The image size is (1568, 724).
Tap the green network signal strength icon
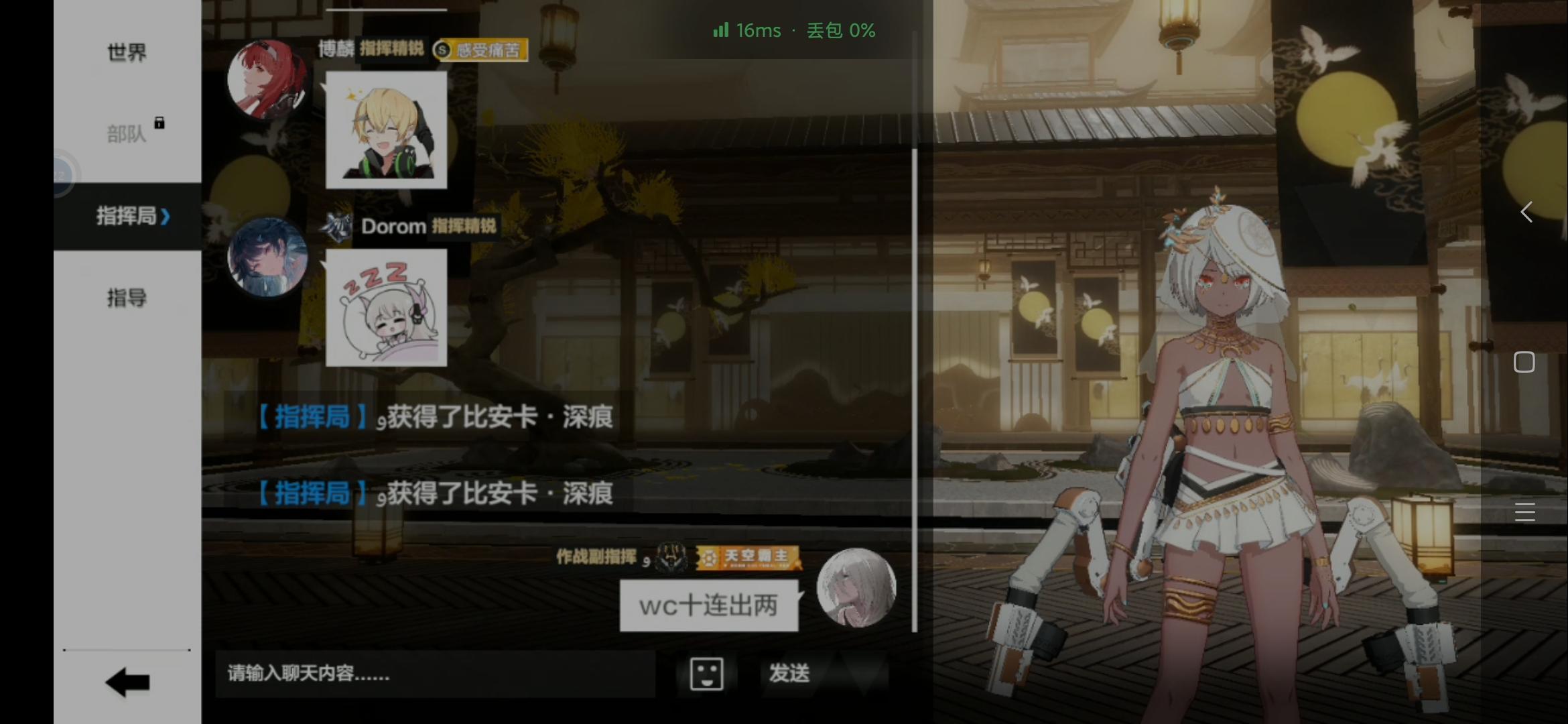pyautogui.click(x=720, y=30)
